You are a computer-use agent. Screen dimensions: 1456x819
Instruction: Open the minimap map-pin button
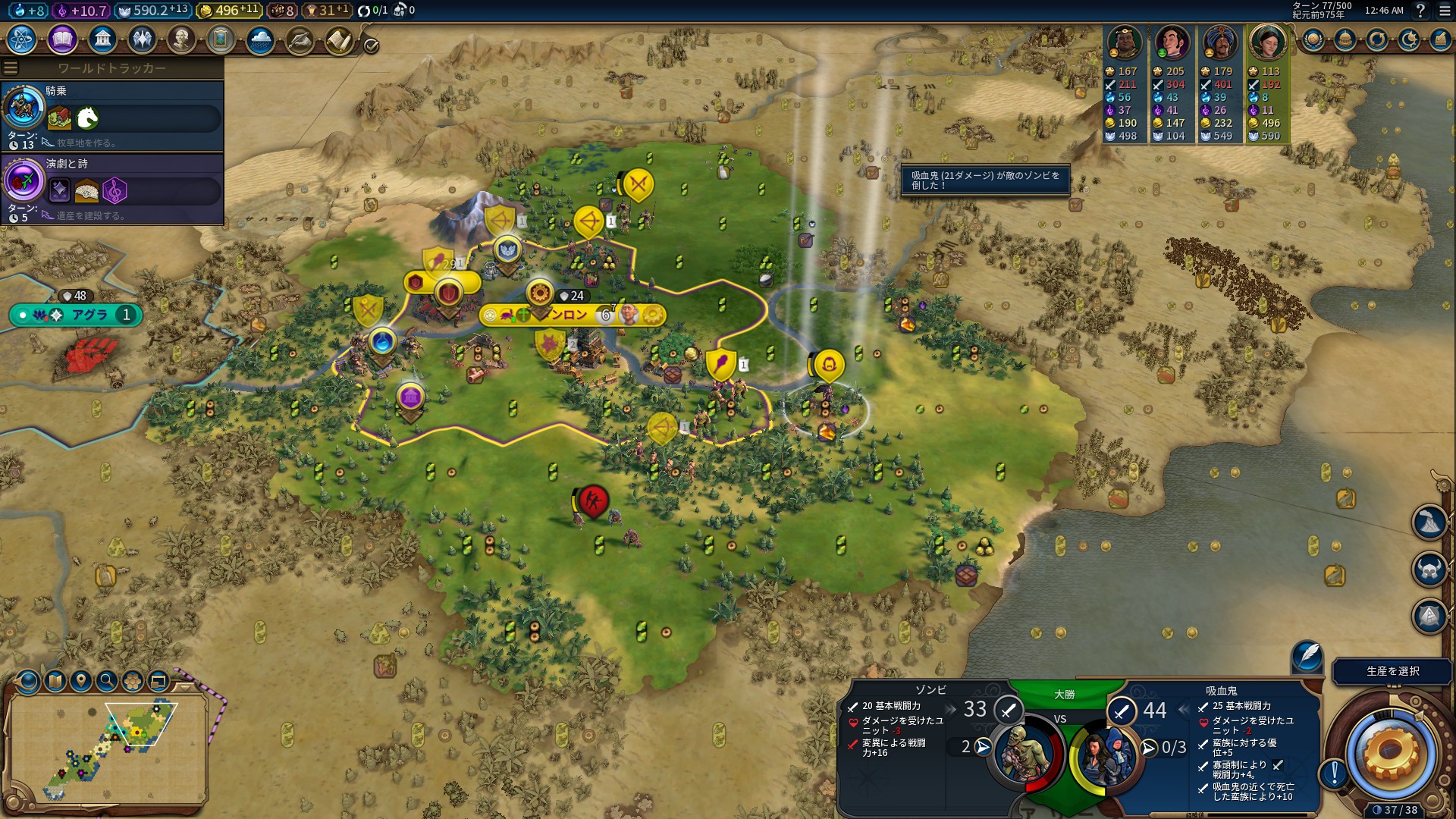(81, 680)
